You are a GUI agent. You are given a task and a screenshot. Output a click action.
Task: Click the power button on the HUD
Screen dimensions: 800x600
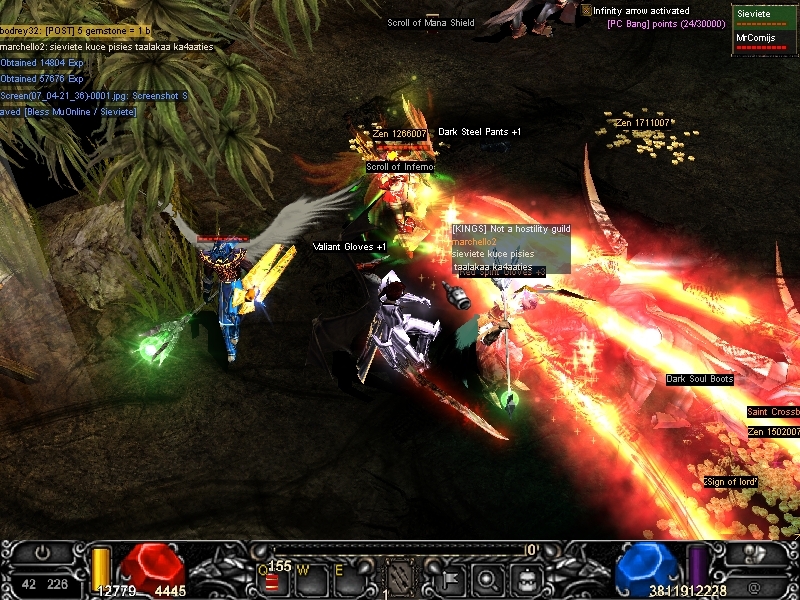click(42, 553)
